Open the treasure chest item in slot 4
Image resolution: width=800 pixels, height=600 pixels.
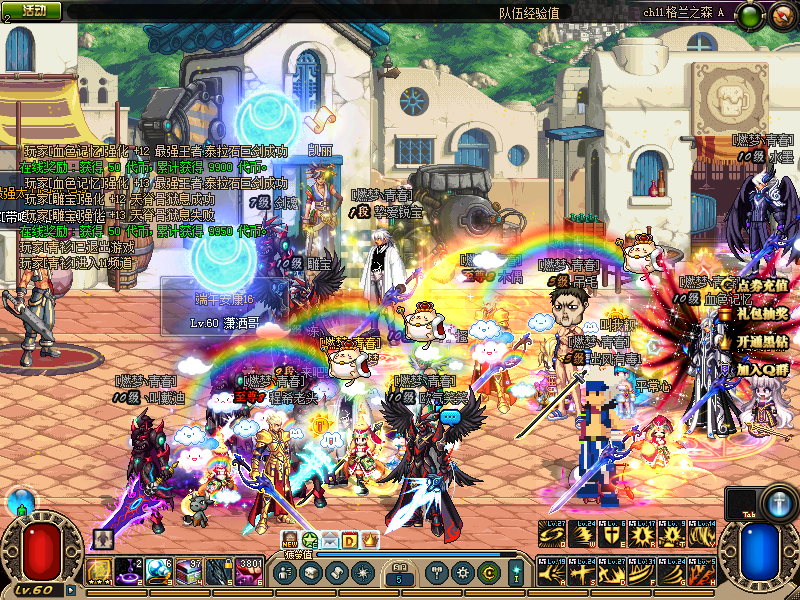click(189, 571)
